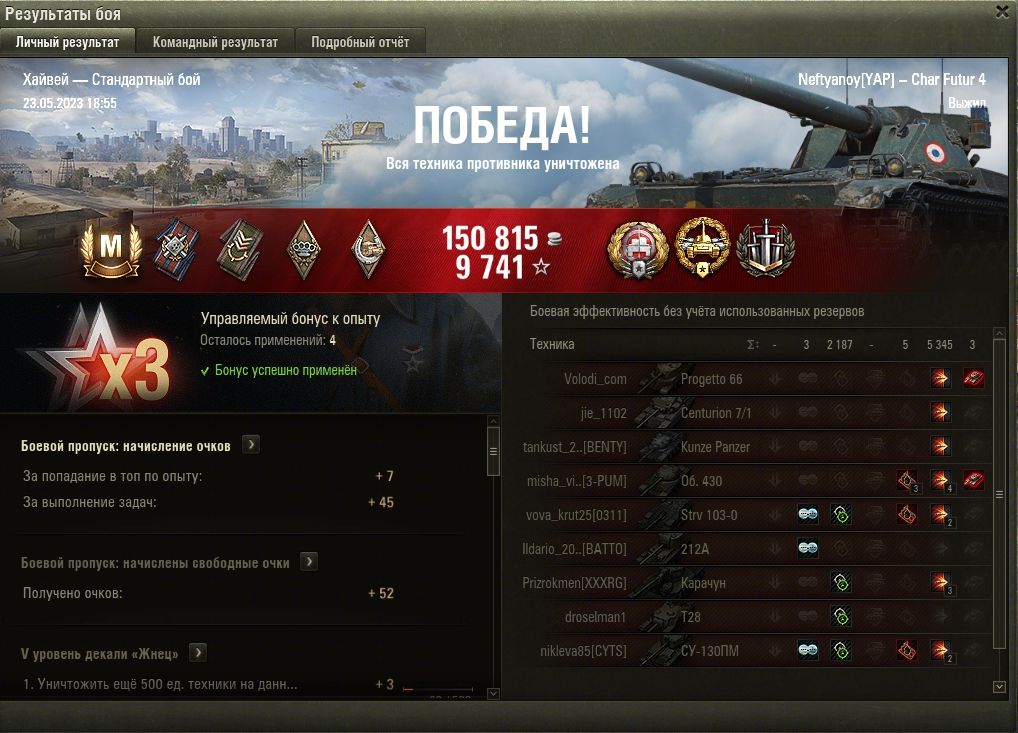Image resolution: width=1018 pixels, height=733 pixels.
Task: Sort the list by the Техника column header
Action: 552,345
